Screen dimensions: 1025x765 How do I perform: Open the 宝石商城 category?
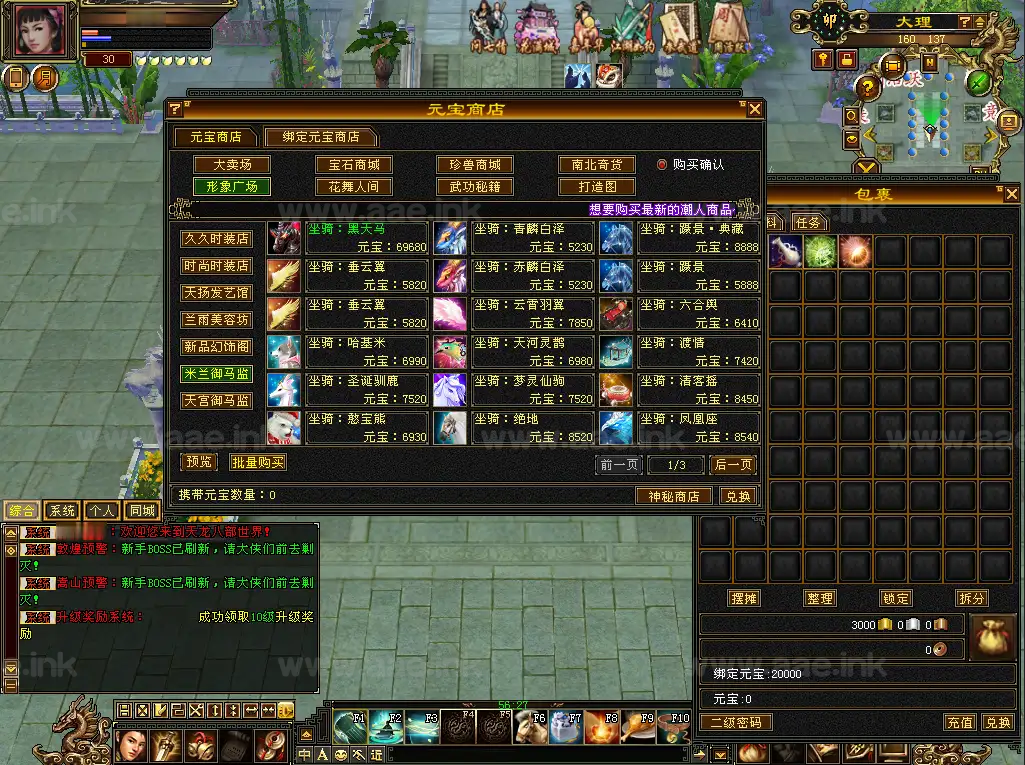tap(354, 165)
